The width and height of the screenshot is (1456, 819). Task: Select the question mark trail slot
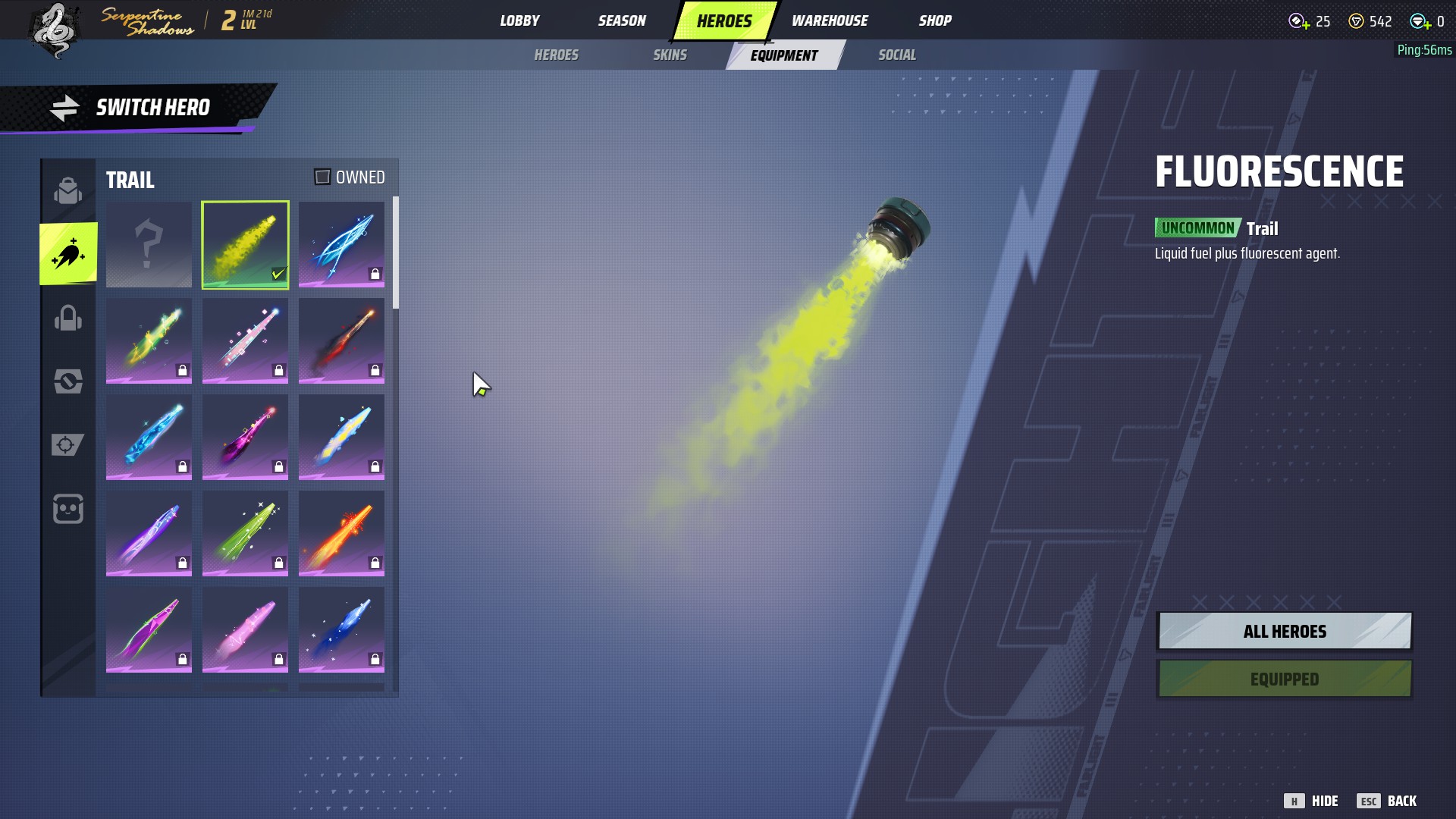coord(149,244)
